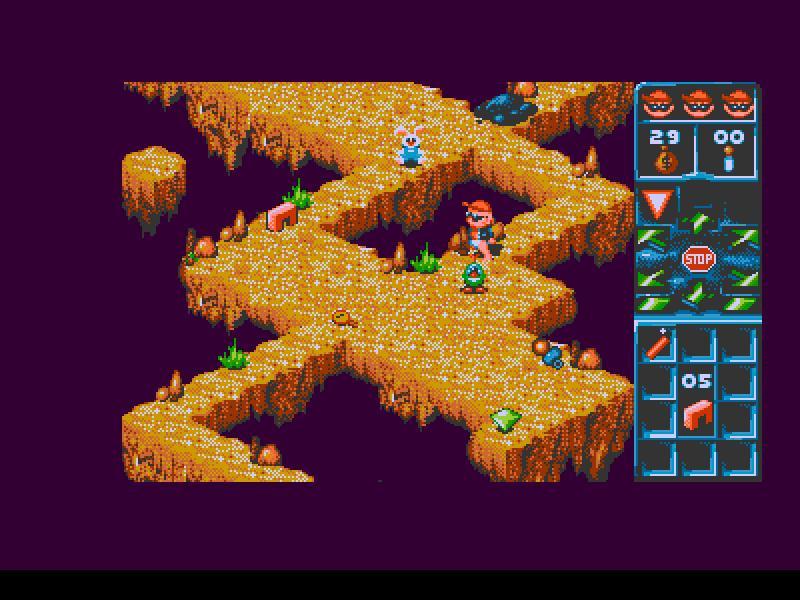Screen dimensions: 800x600
Task: Click the red STOP sign button
Action: [x=698, y=260]
